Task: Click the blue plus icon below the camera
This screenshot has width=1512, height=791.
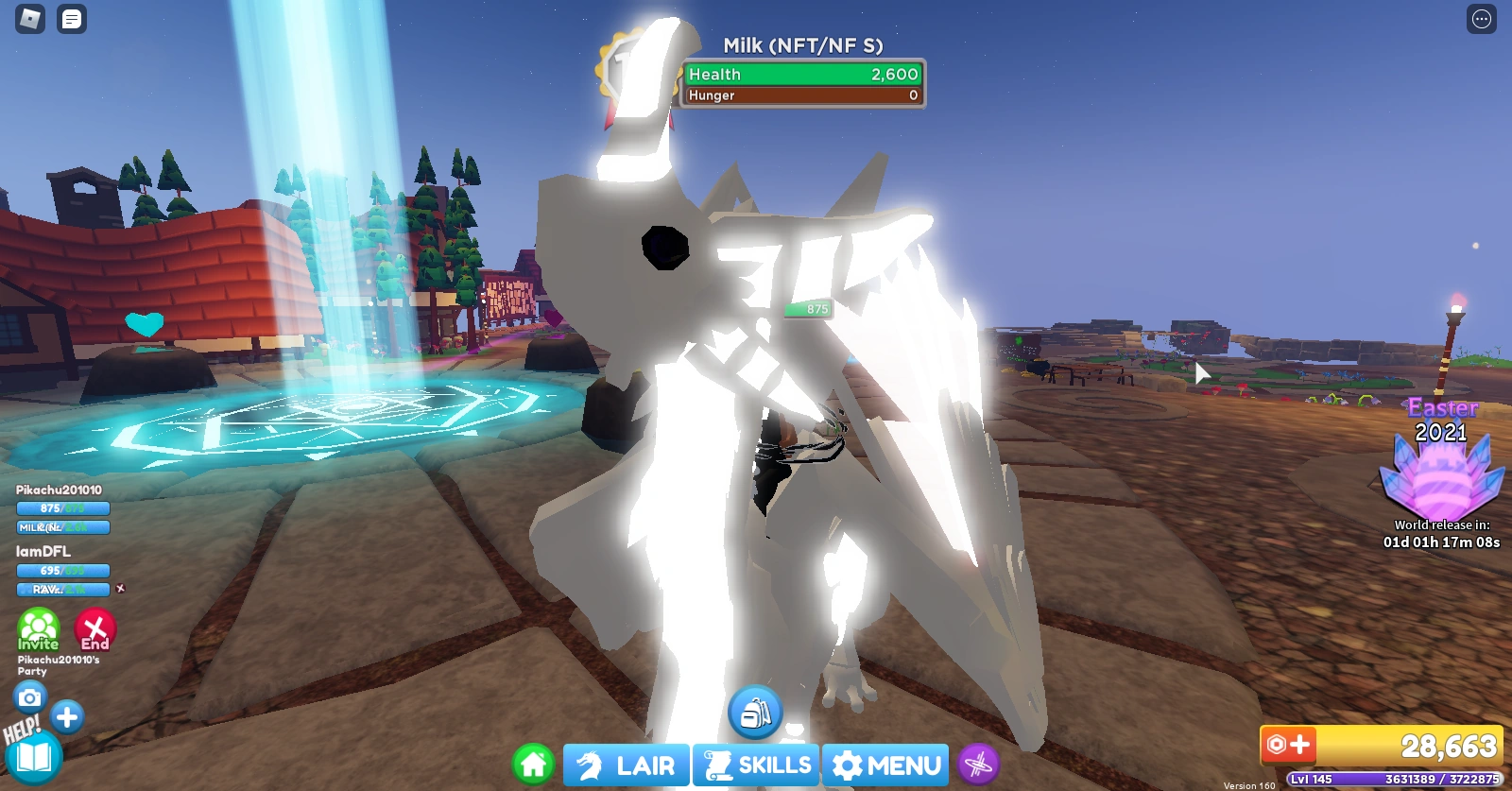Action: [x=67, y=717]
